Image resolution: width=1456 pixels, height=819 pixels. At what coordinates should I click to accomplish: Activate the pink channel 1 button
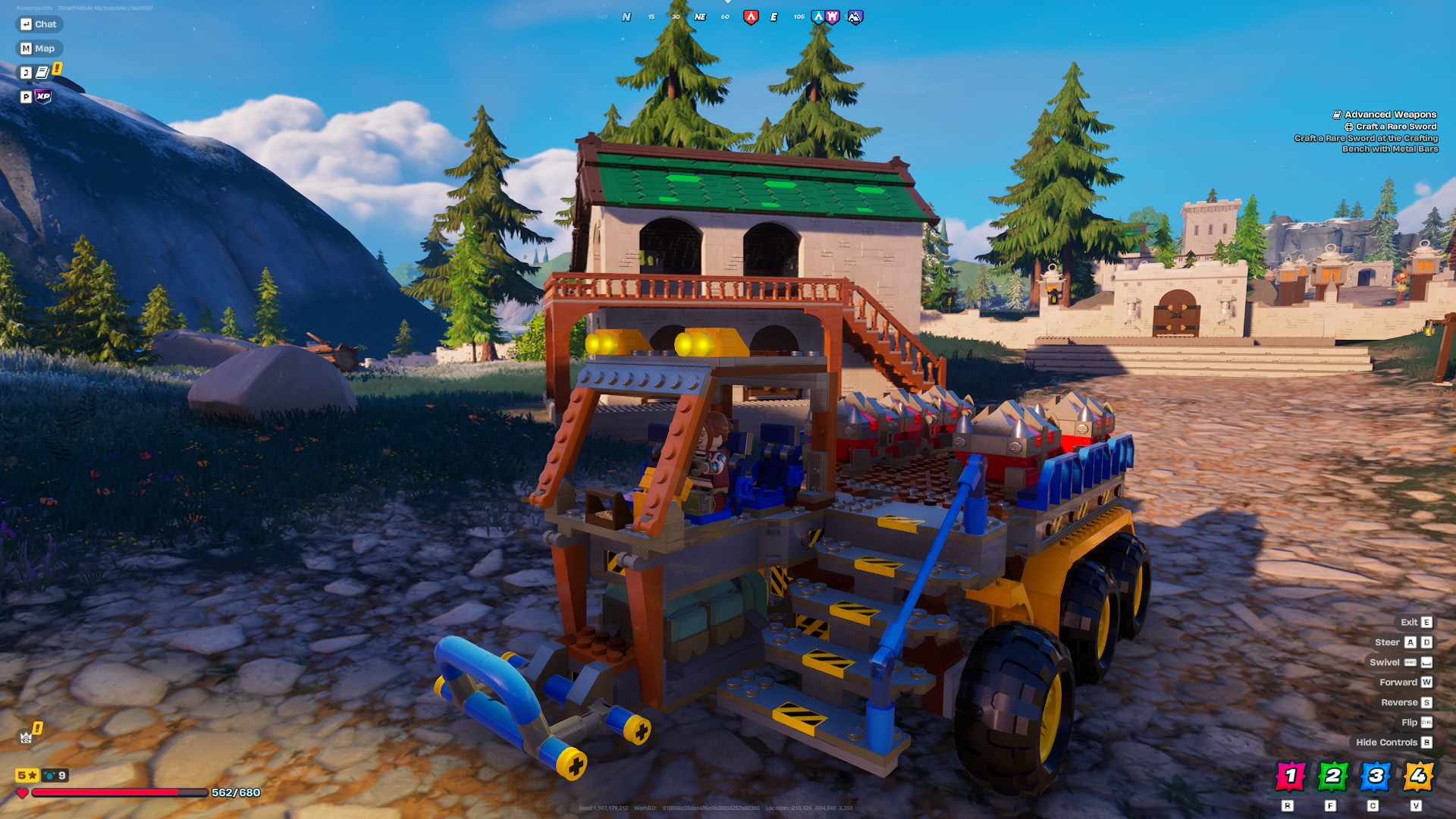coord(1290,776)
